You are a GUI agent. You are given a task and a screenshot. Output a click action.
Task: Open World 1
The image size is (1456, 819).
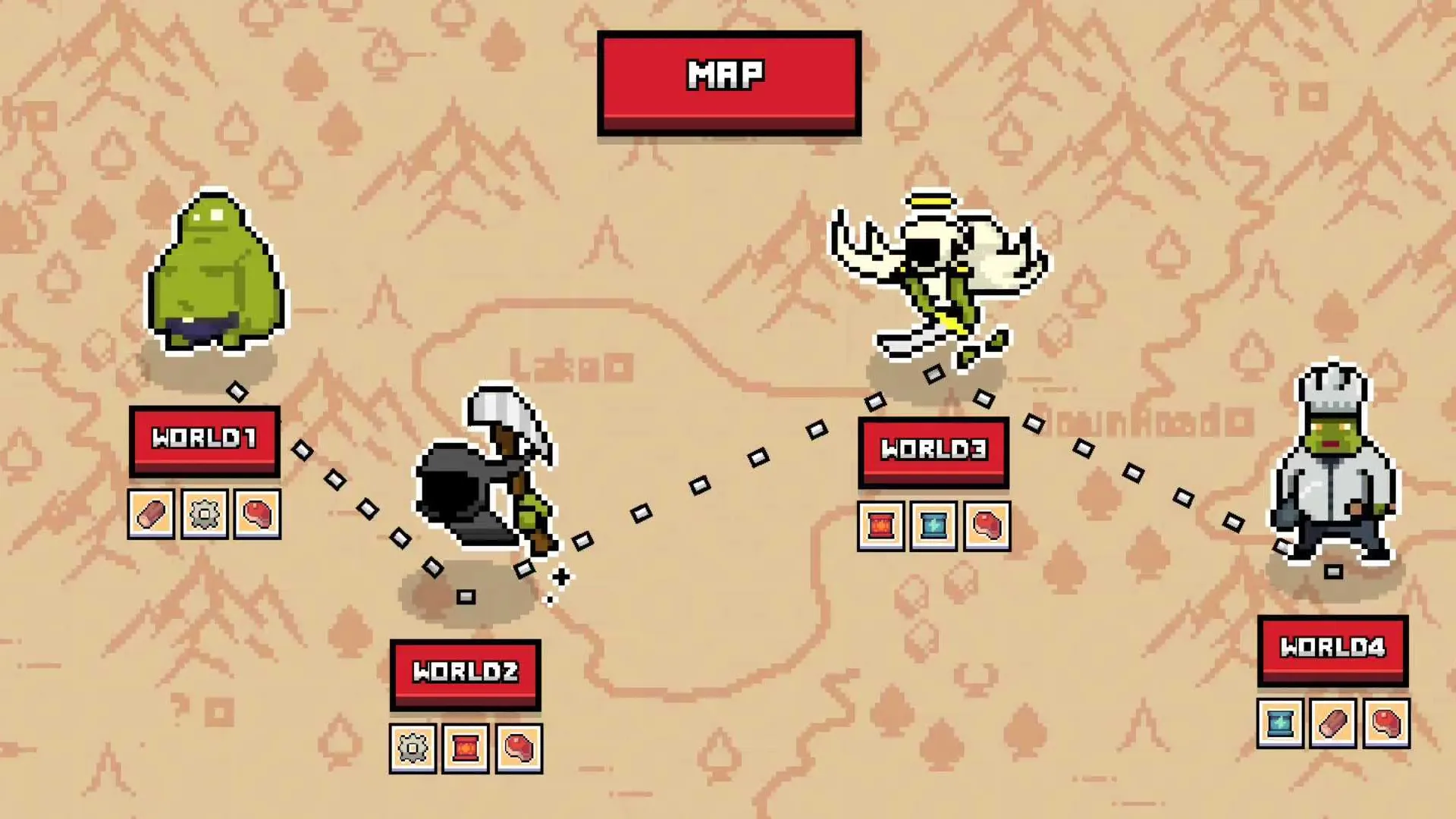point(206,439)
